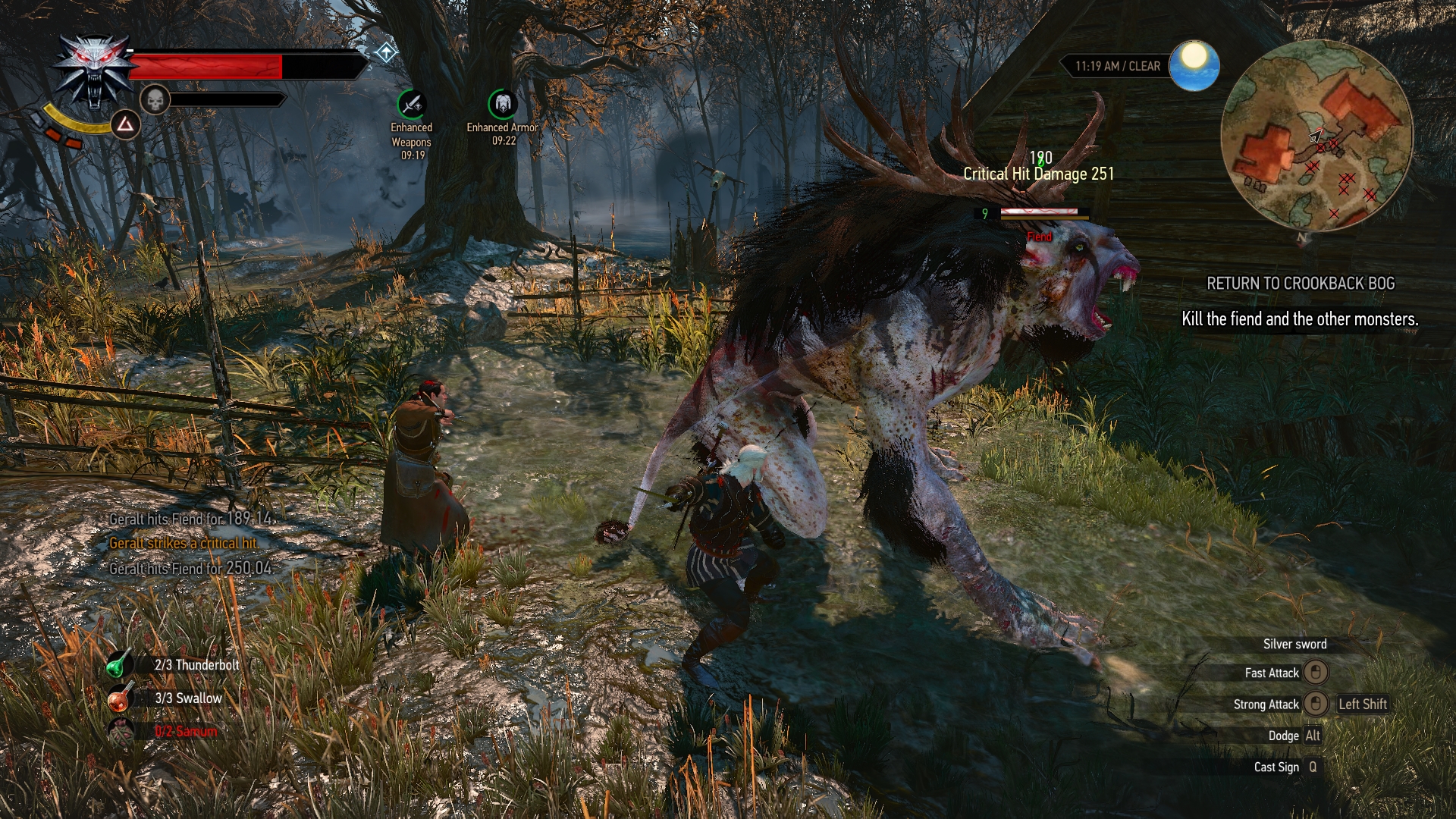This screenshot has height=819, width=1456.
Task: Select the Enhanced Weapons buff icon
Action: point(412,105)
